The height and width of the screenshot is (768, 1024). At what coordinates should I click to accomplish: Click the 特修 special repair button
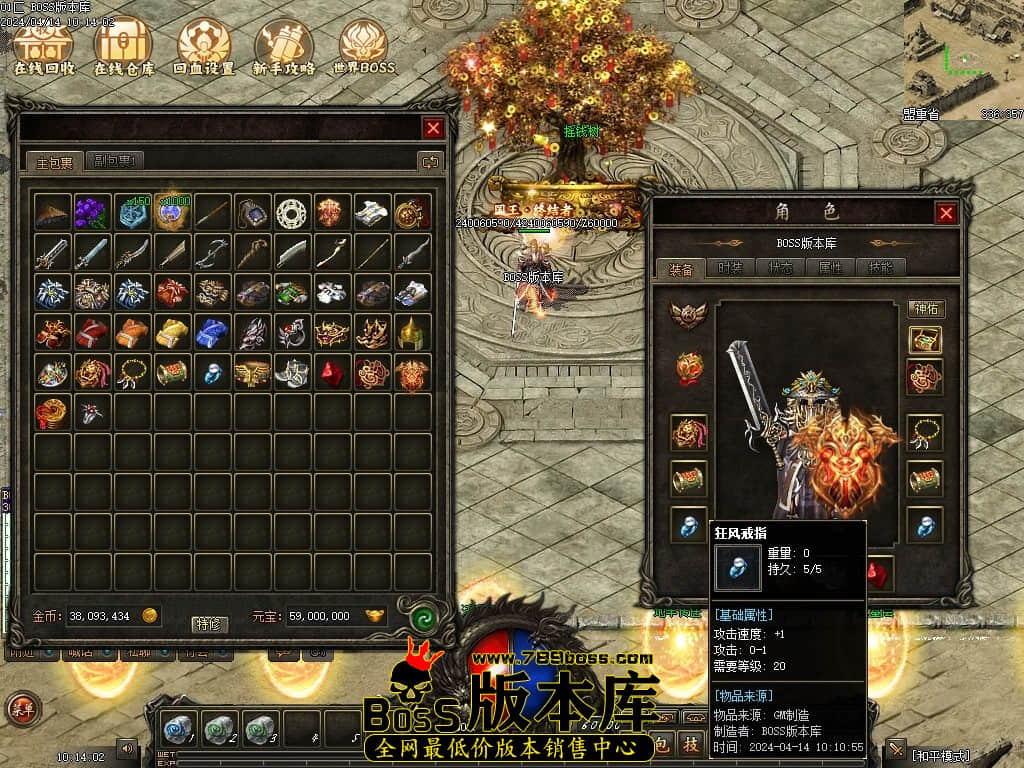tap(210, 624)
